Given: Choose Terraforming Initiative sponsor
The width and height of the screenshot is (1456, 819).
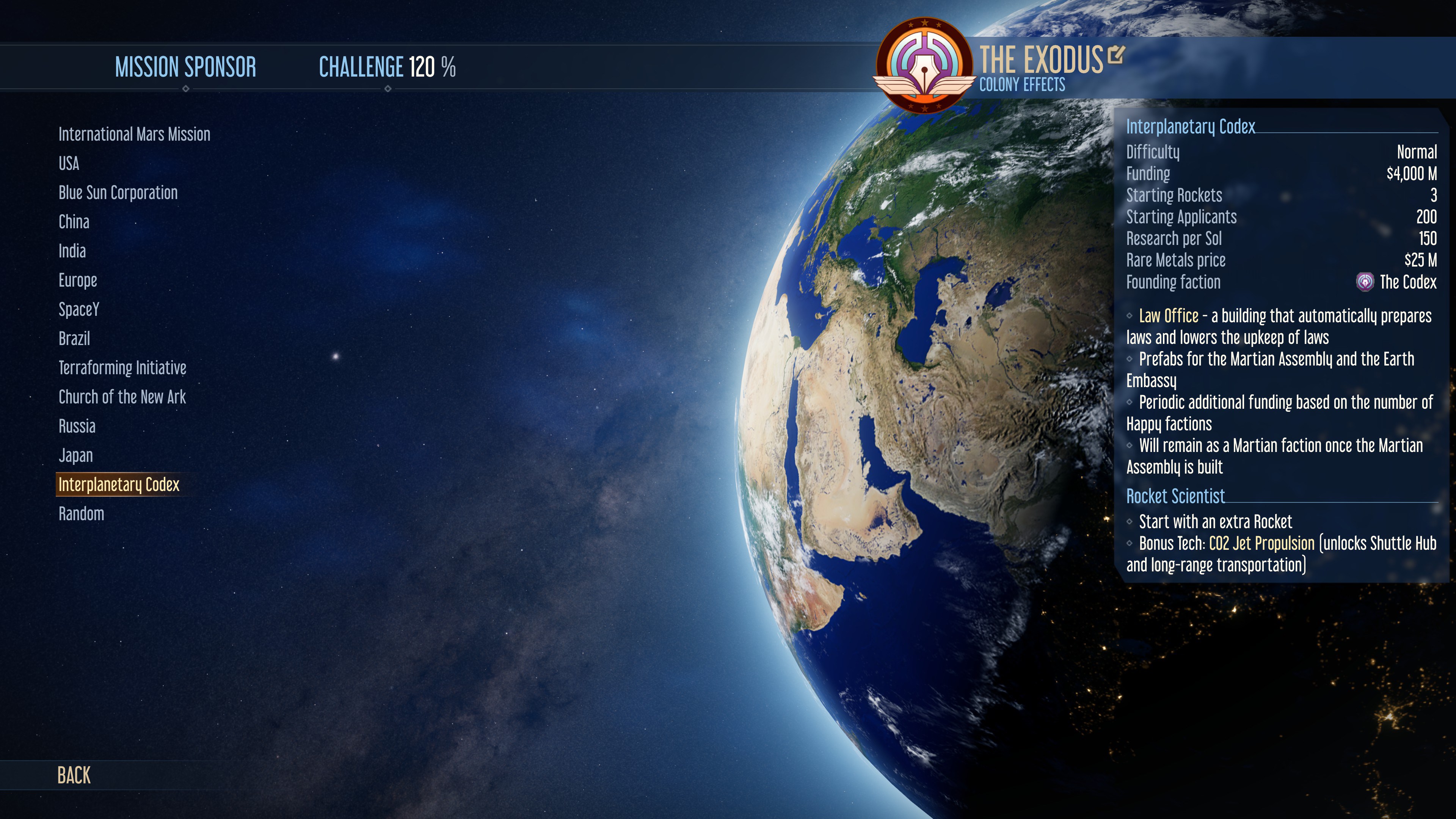Looking at the screenshot, I should (x=122, y=367).
